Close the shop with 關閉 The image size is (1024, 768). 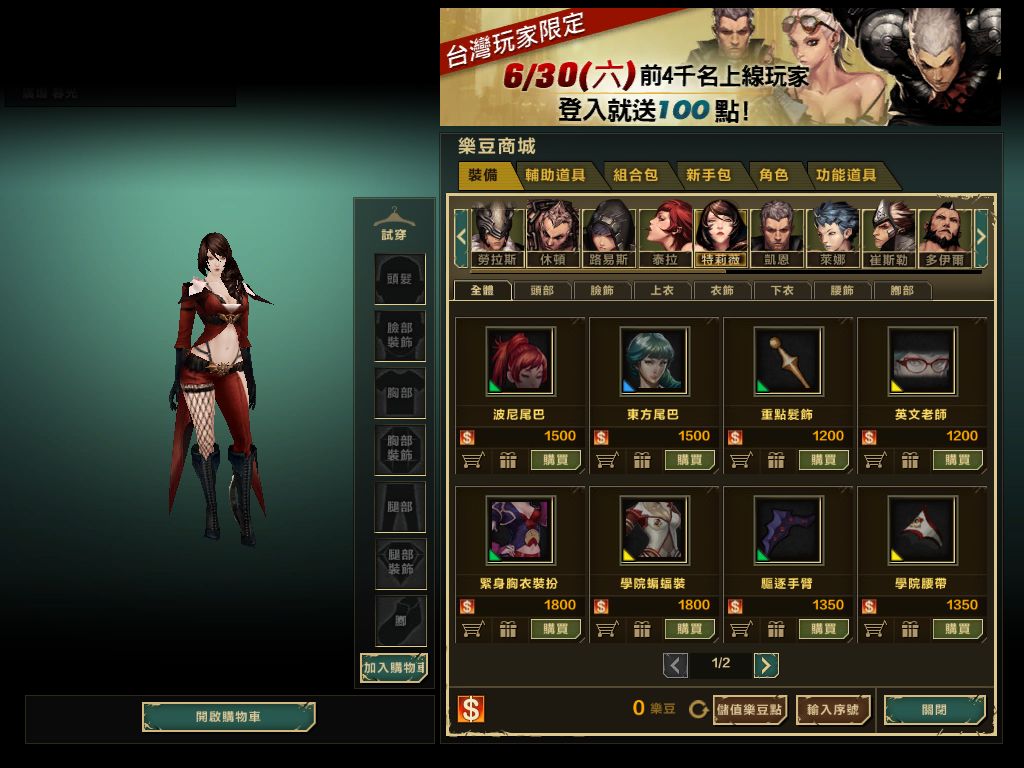click(934, 709)
